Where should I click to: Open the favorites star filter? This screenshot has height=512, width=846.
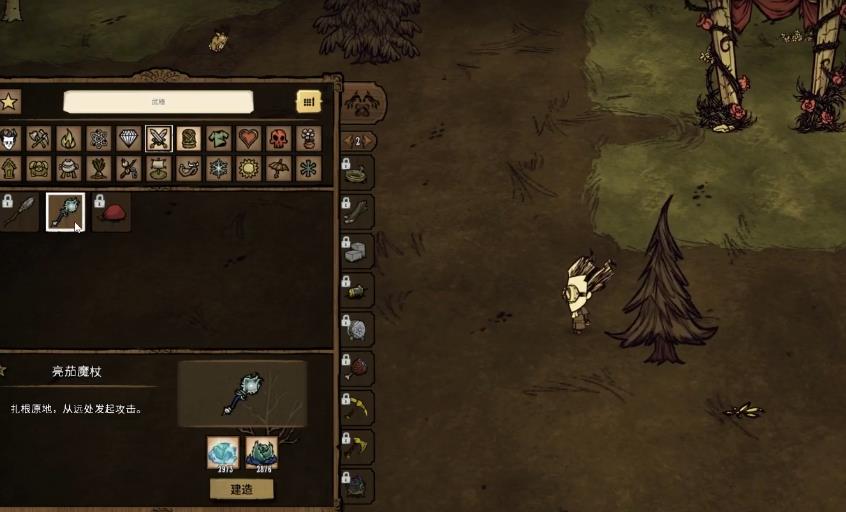tap(8, 101)
